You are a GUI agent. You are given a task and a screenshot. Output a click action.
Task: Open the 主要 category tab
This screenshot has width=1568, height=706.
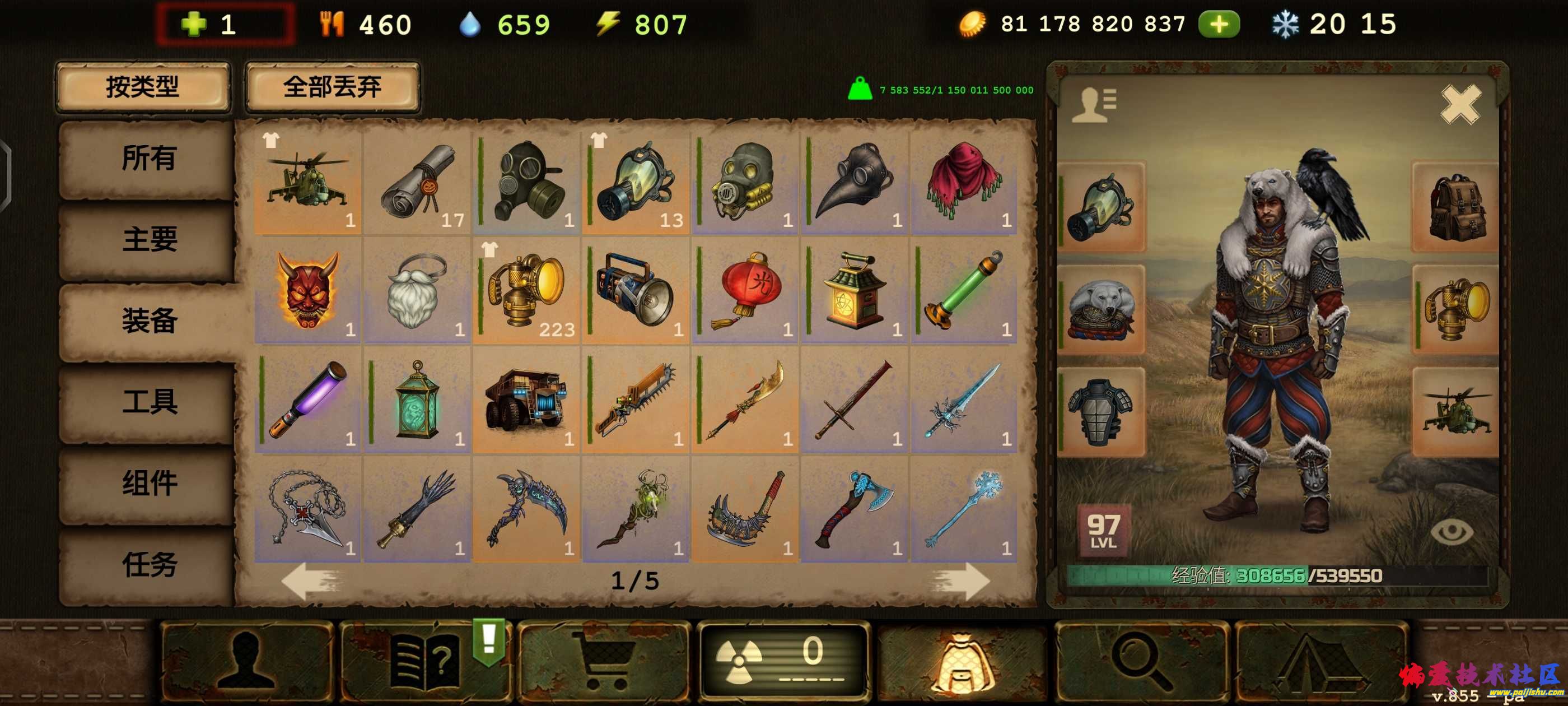pos(148,239)
